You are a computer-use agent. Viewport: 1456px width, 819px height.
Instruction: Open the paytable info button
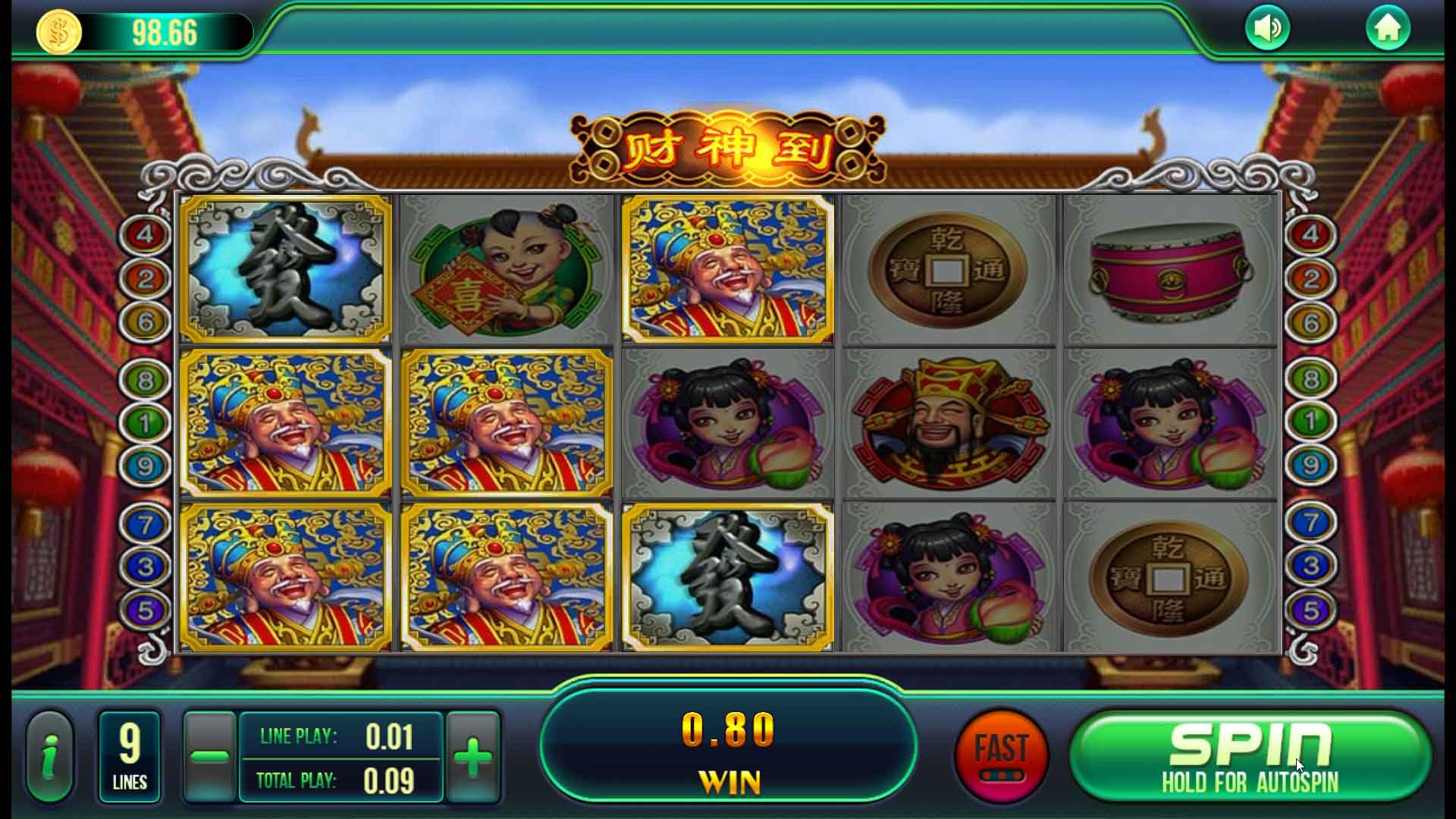pos(50,757)
